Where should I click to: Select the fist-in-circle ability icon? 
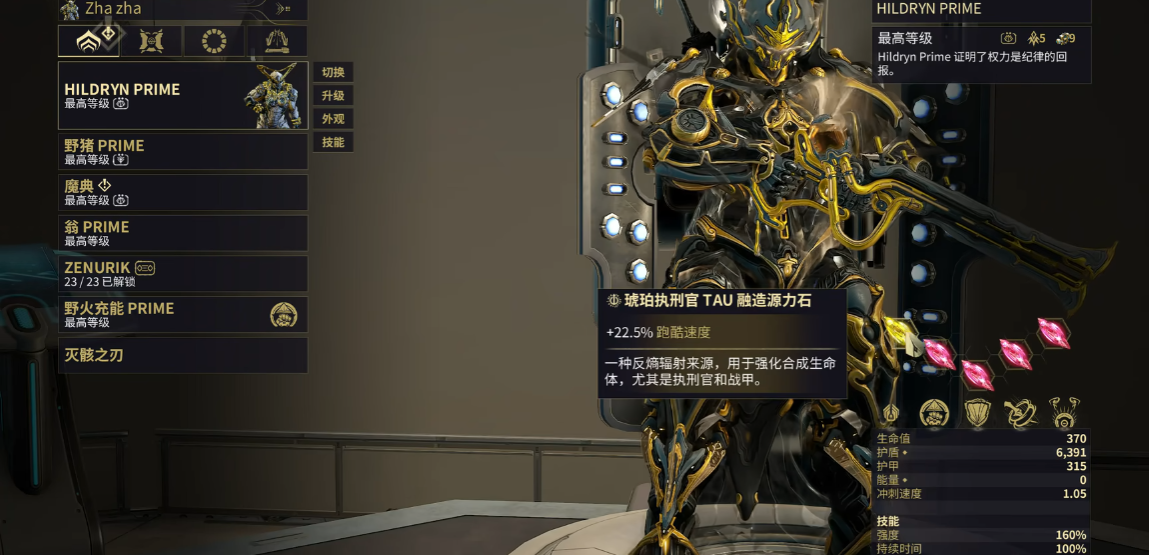(934, 412)
